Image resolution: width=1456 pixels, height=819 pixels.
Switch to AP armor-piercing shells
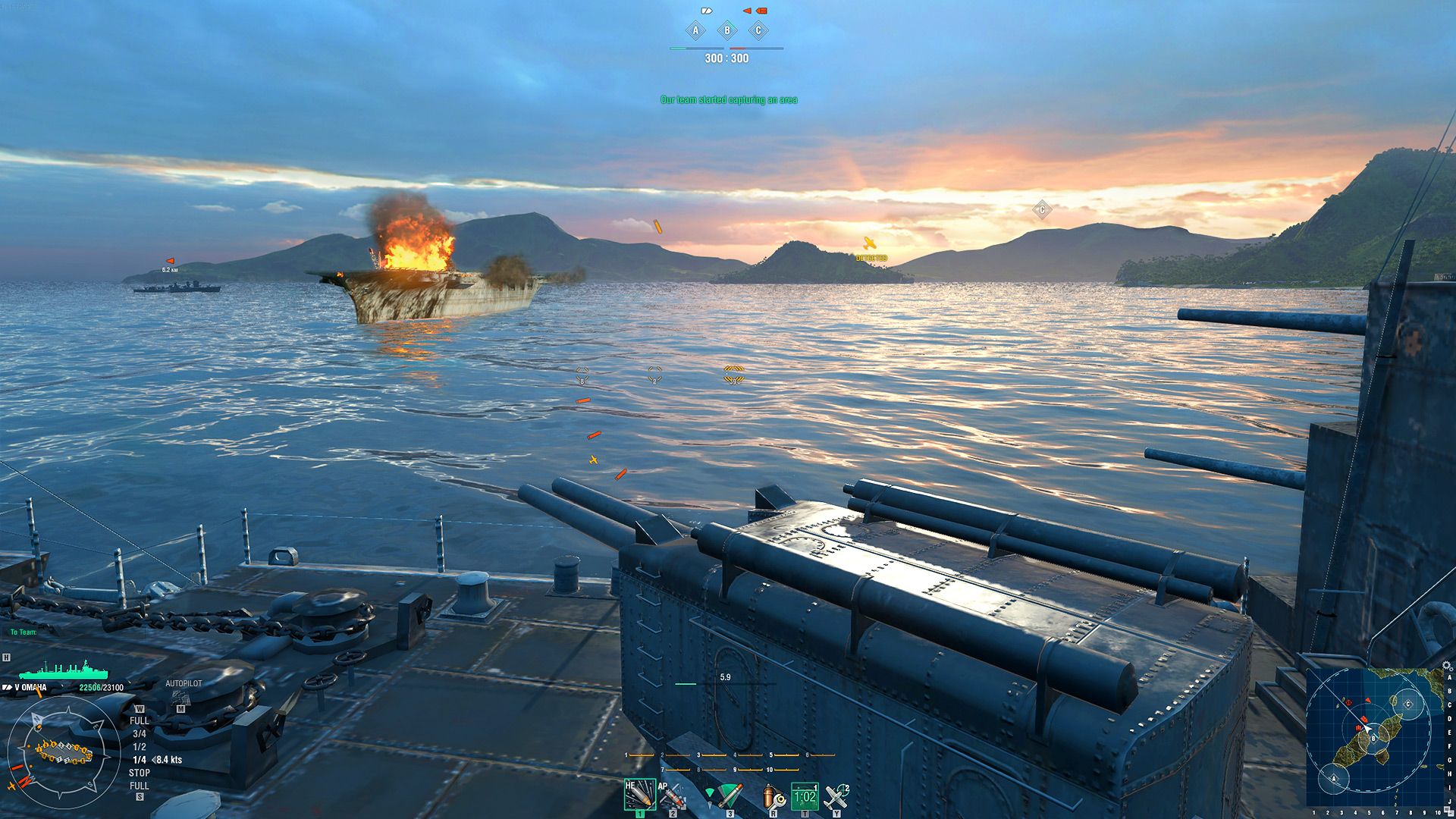[673, 795]
